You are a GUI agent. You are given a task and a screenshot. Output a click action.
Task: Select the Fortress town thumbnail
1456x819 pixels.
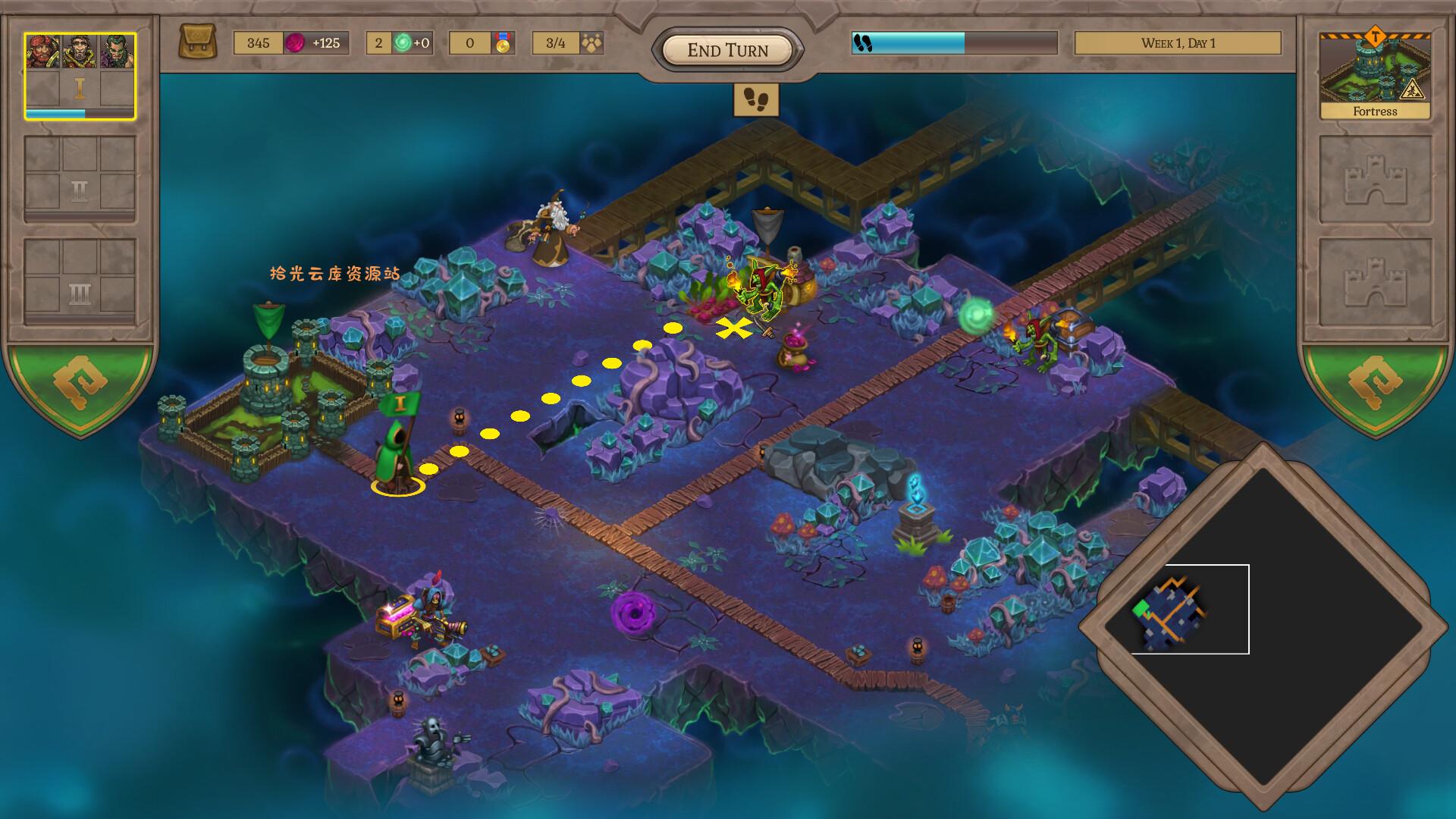click(x=1375, y=75)
